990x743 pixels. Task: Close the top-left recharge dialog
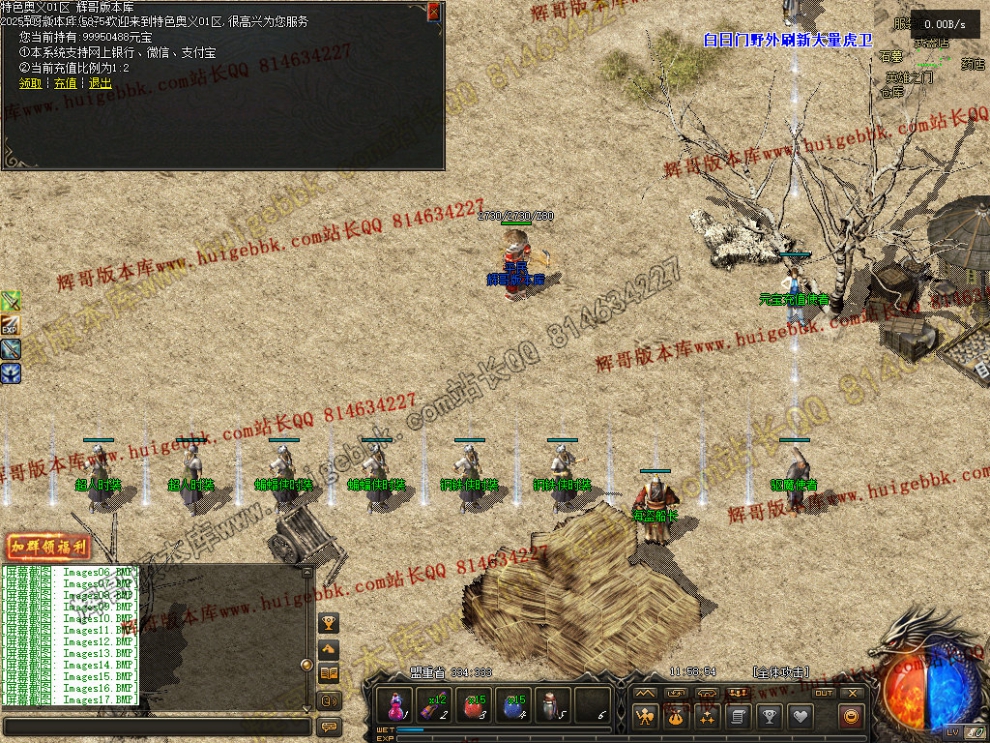coord(433,11)
